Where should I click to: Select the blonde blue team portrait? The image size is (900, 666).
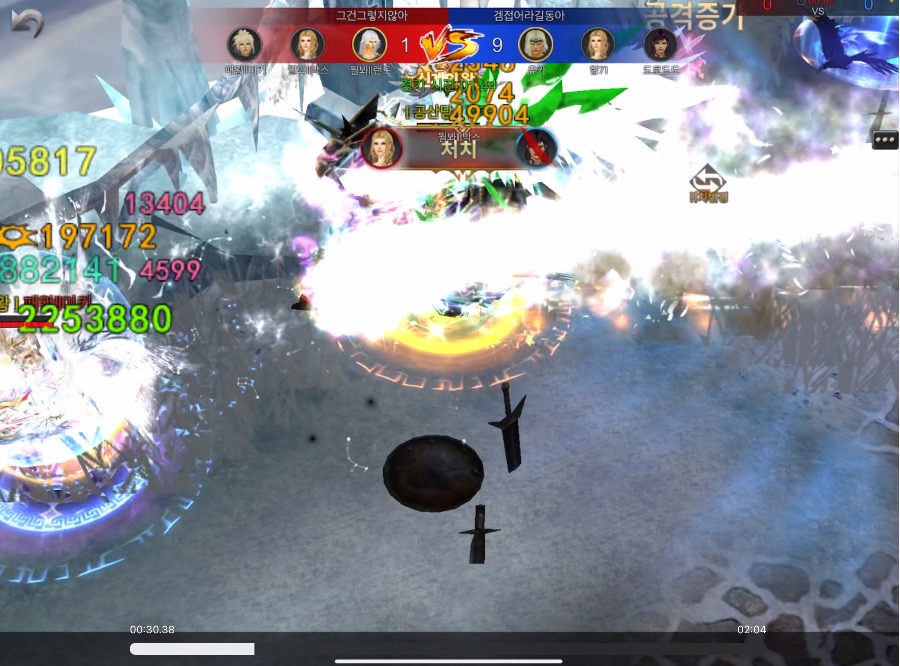(x=597, y=44)
